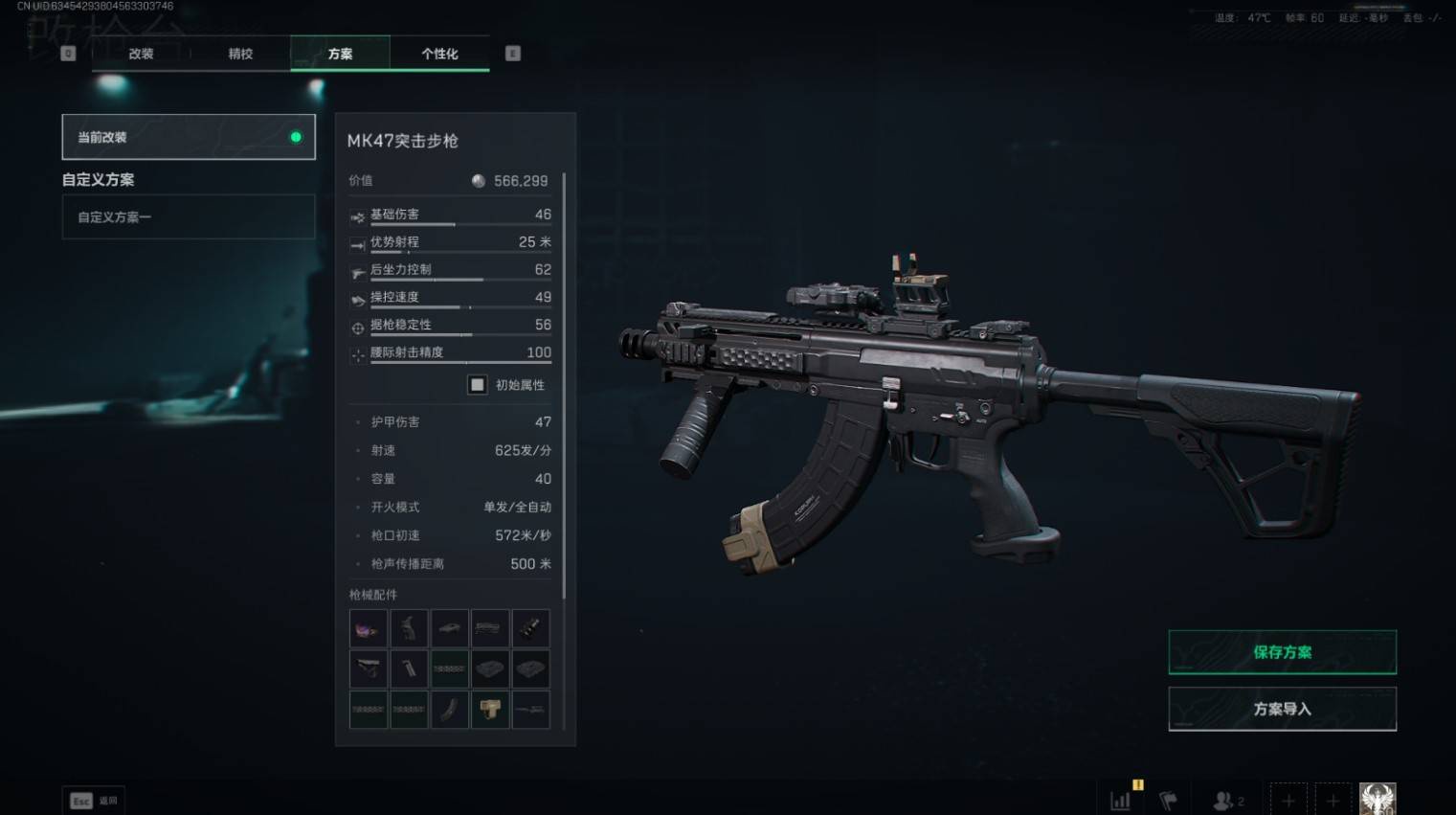The width and height of the screenshot is (1456, 815).
Task: Click the winged emblem player avatar
Action: coord(1378,799)
